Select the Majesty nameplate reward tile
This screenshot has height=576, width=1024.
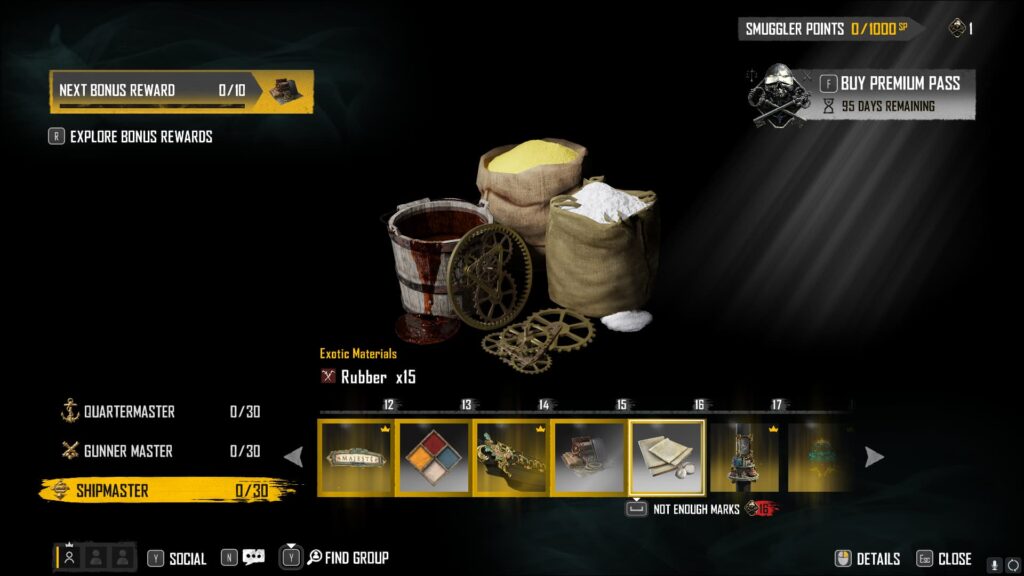pos(356,457)
